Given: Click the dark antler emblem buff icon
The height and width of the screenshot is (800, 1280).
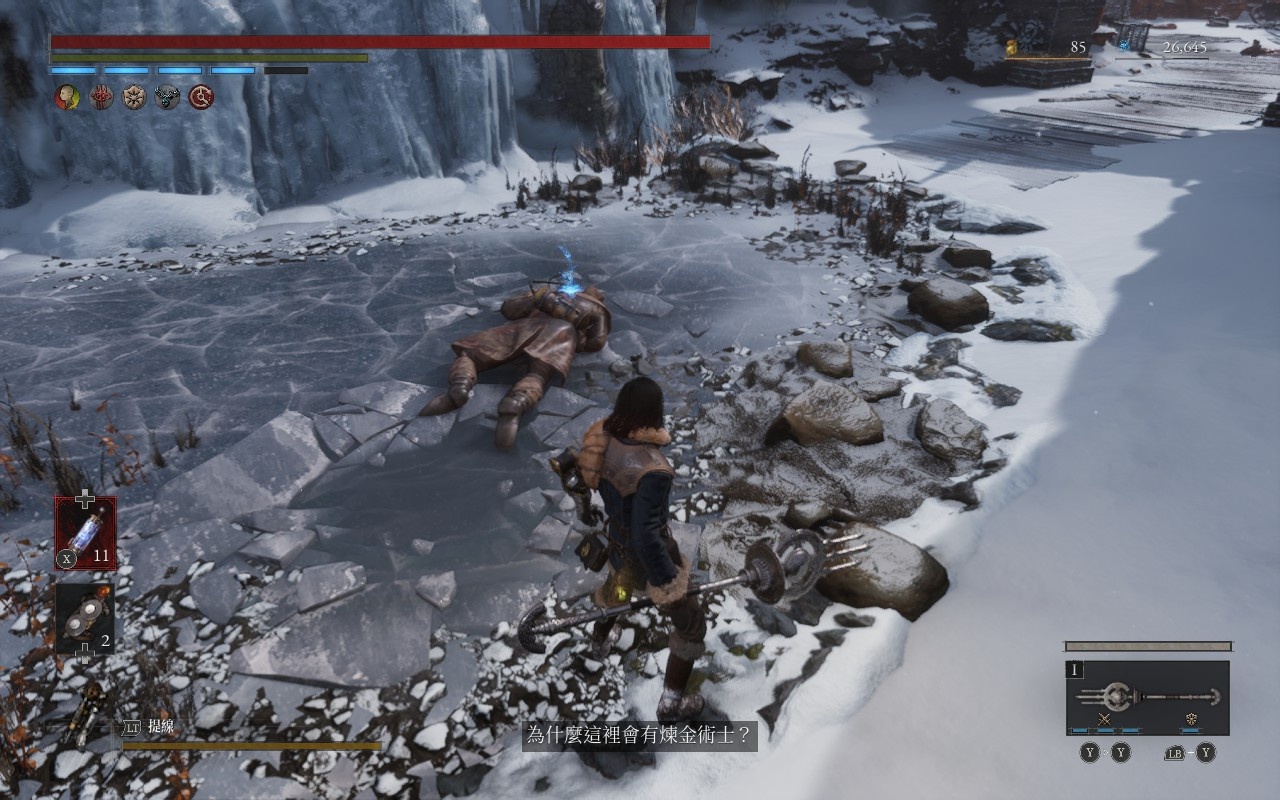Looking at the screenshot, I should pyautogui.click(x=167, y=97).
